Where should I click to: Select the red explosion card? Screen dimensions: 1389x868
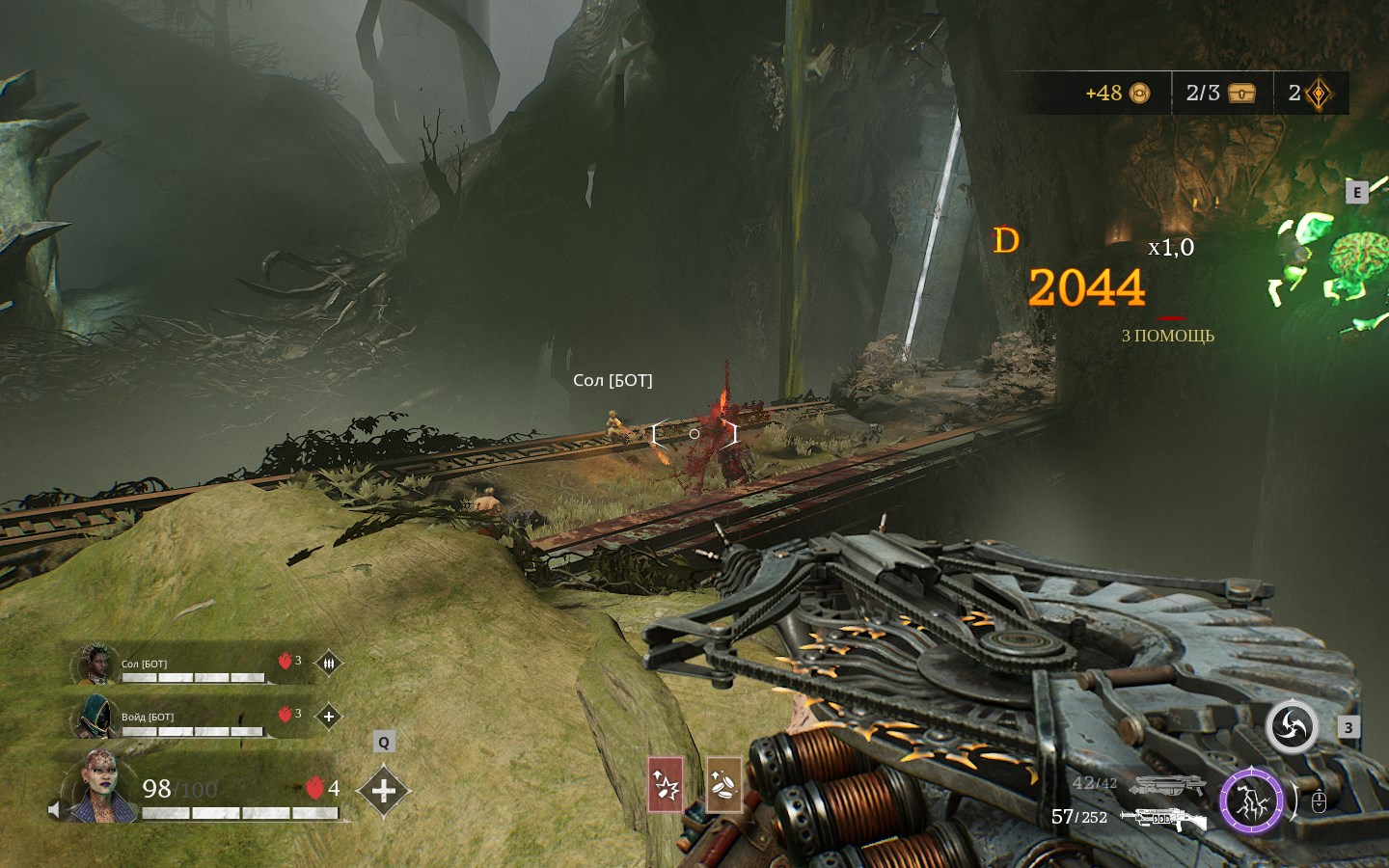pos(666,784)
